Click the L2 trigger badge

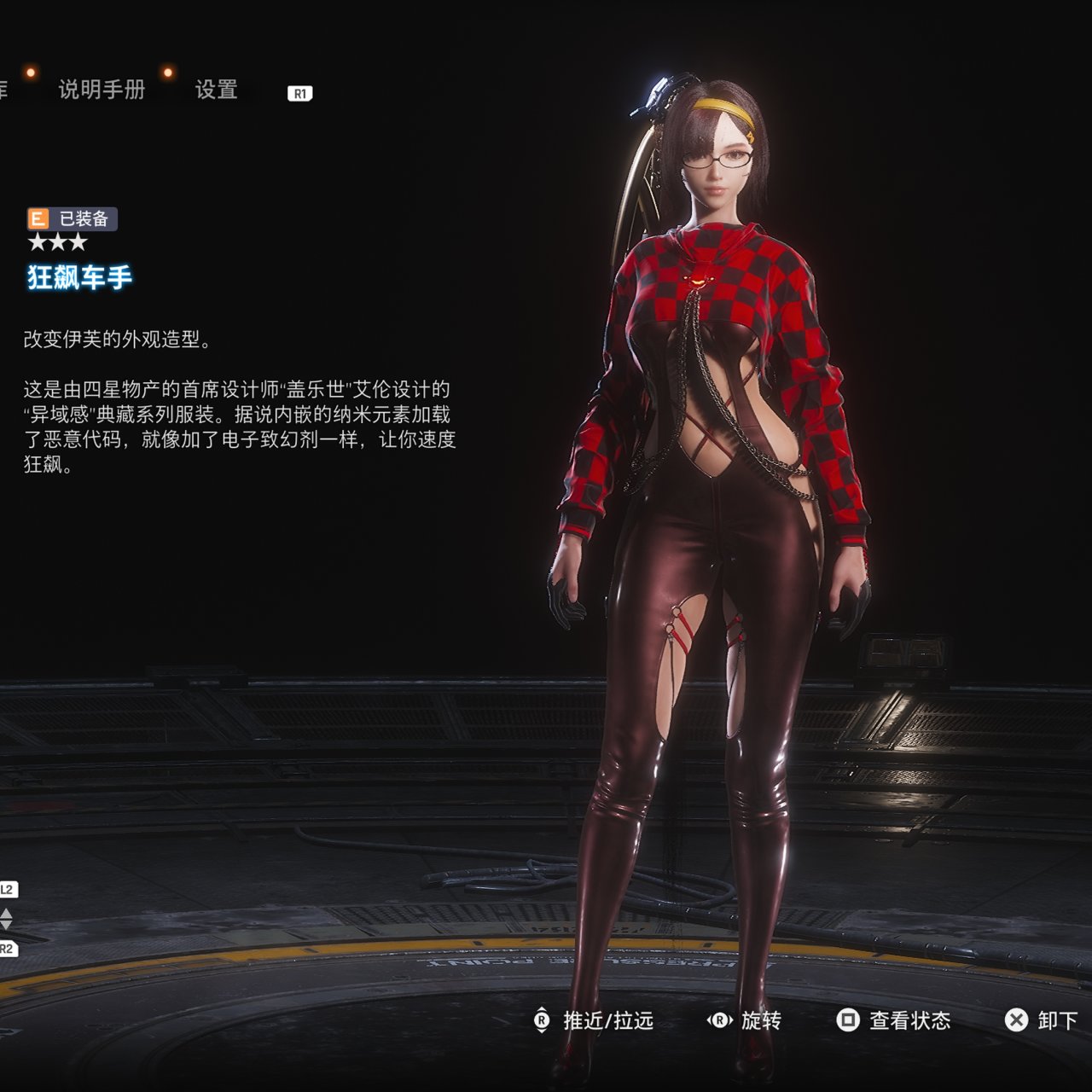pos(7,889)
